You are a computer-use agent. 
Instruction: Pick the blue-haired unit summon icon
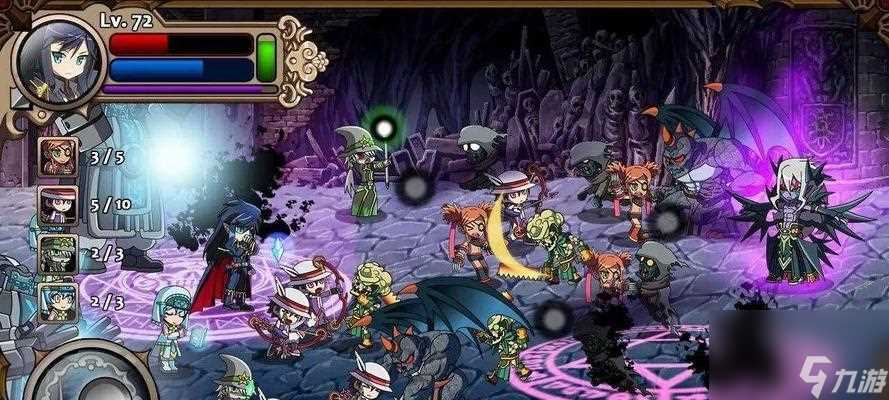pyautogui.click(x=57, y=301)
